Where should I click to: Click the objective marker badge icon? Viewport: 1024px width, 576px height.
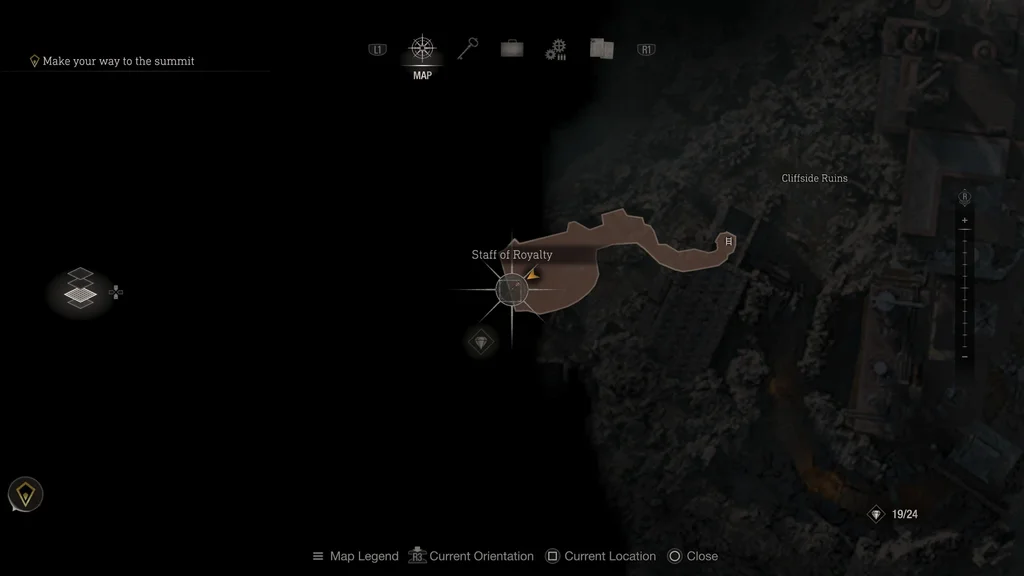pyautogui.click(x=25, y=494)
